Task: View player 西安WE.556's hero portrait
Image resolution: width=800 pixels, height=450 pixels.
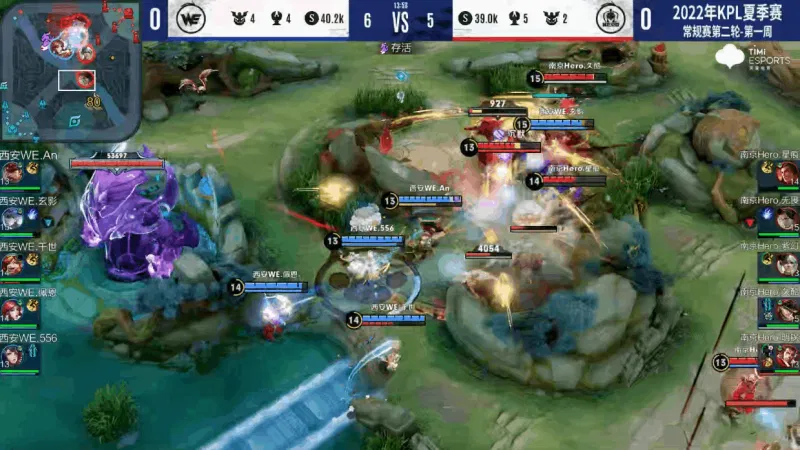Action: 12,355
